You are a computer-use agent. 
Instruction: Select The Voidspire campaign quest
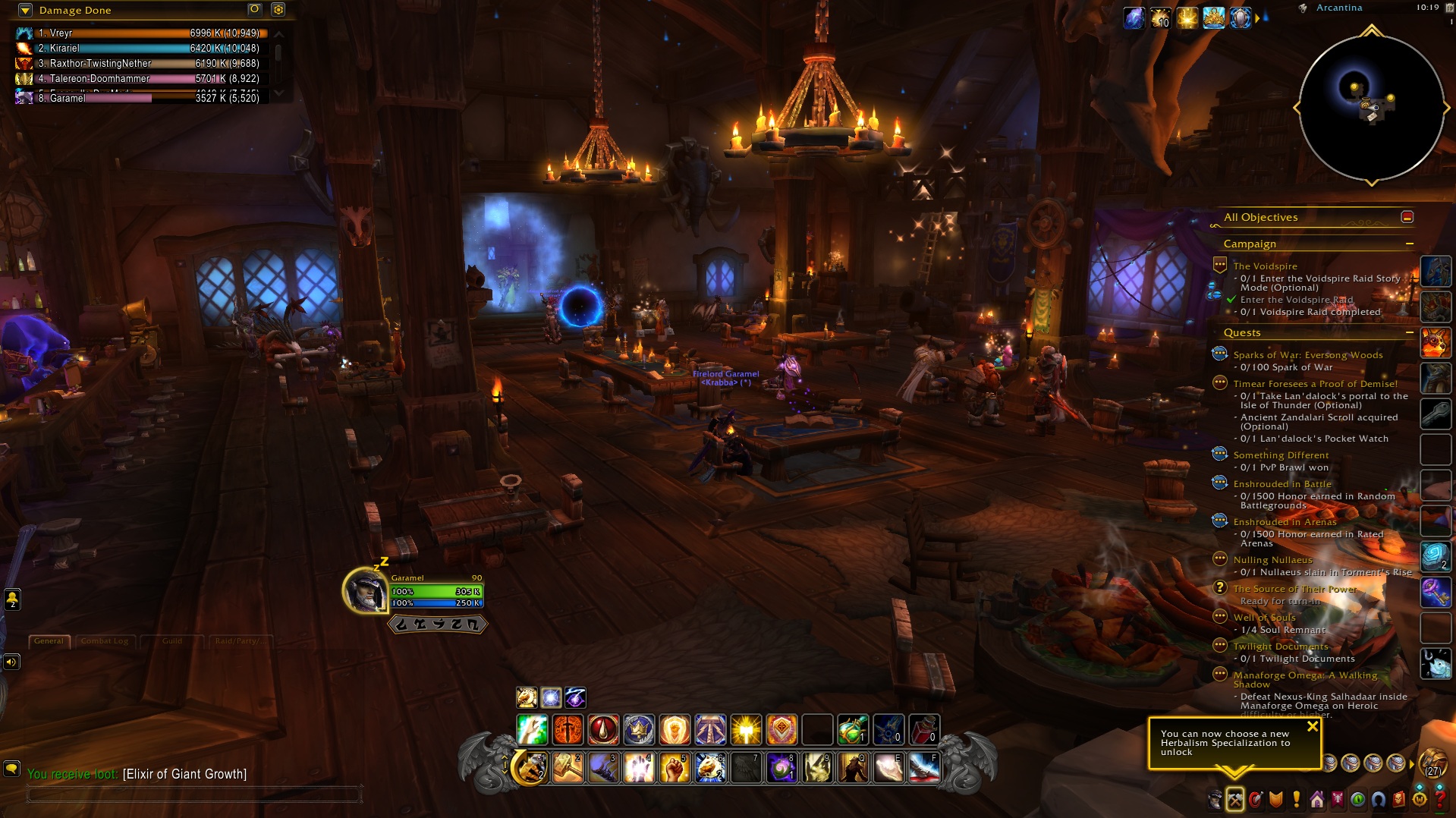click(x=1265, y=266)
